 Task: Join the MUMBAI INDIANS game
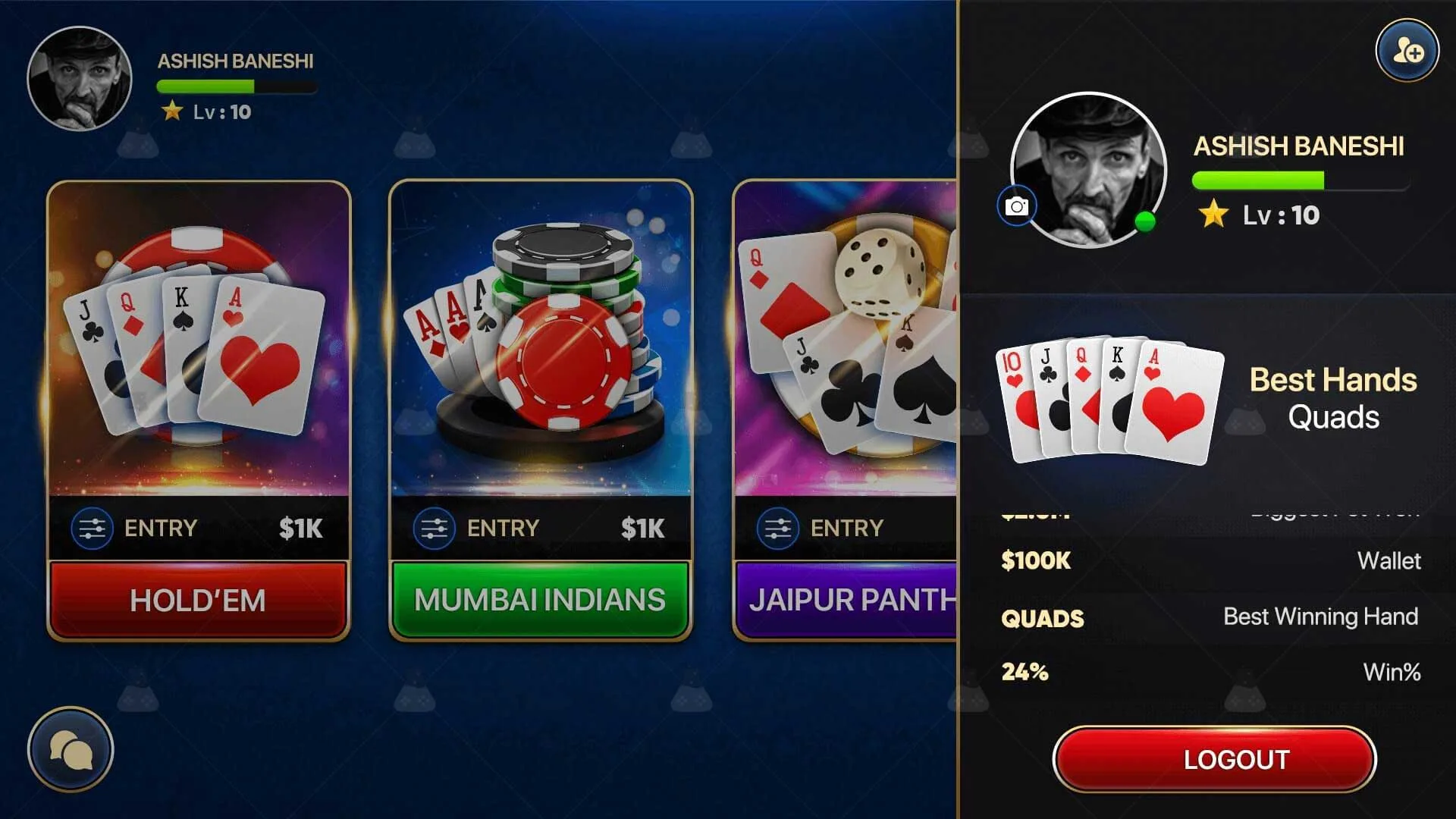click(539, 599)
